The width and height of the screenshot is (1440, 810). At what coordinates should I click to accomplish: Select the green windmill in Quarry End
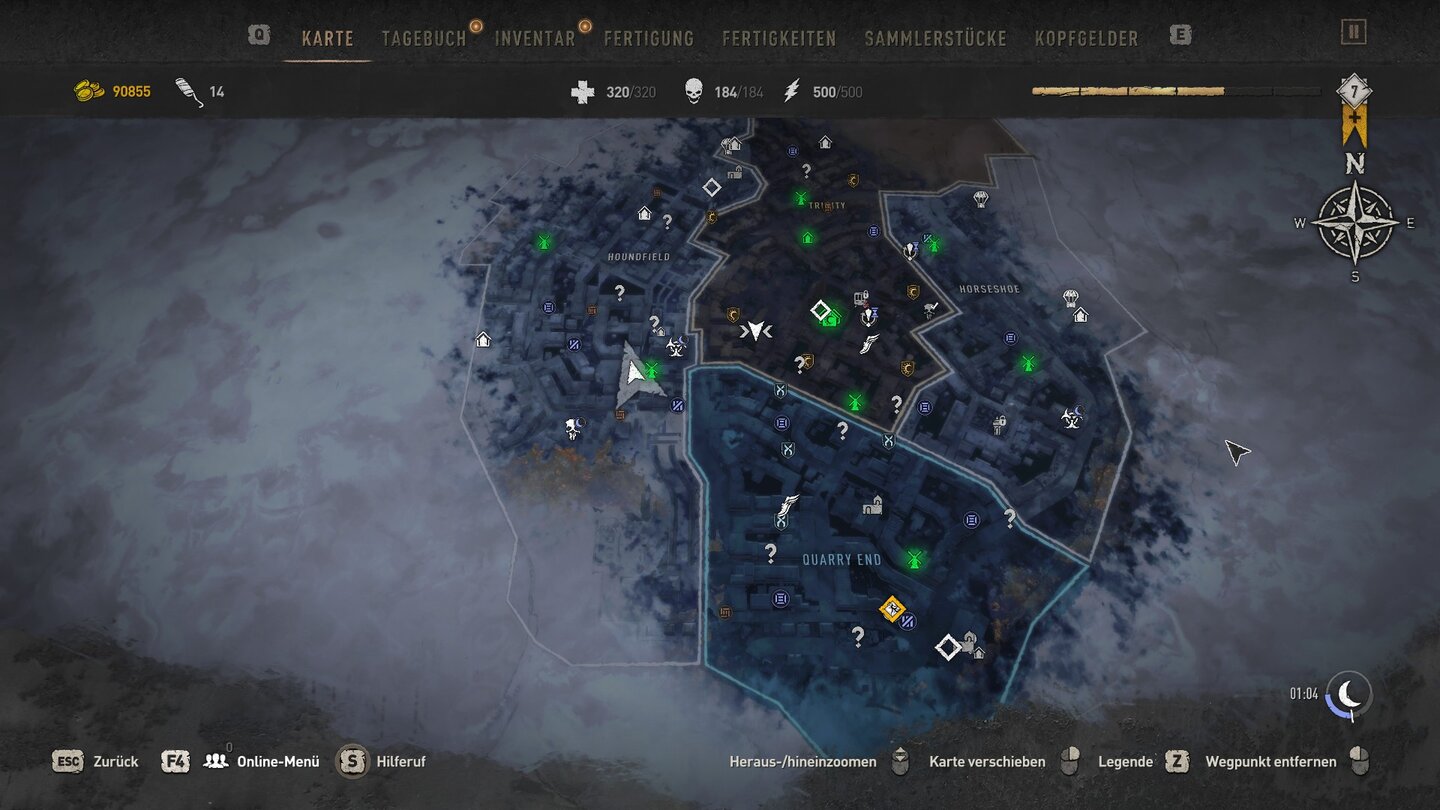pos(913,559)
